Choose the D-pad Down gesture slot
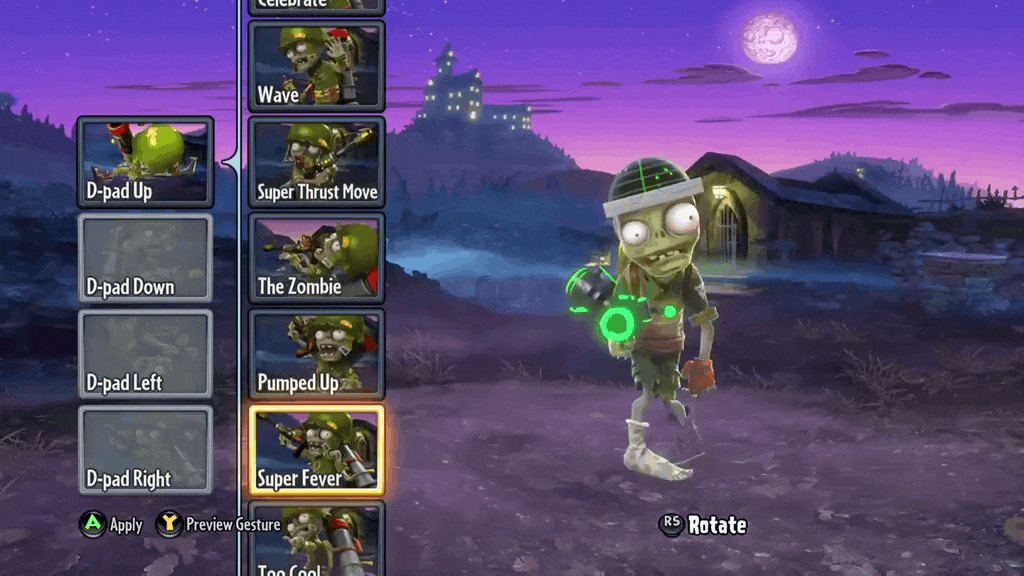1024x576 pixels. 145,258
